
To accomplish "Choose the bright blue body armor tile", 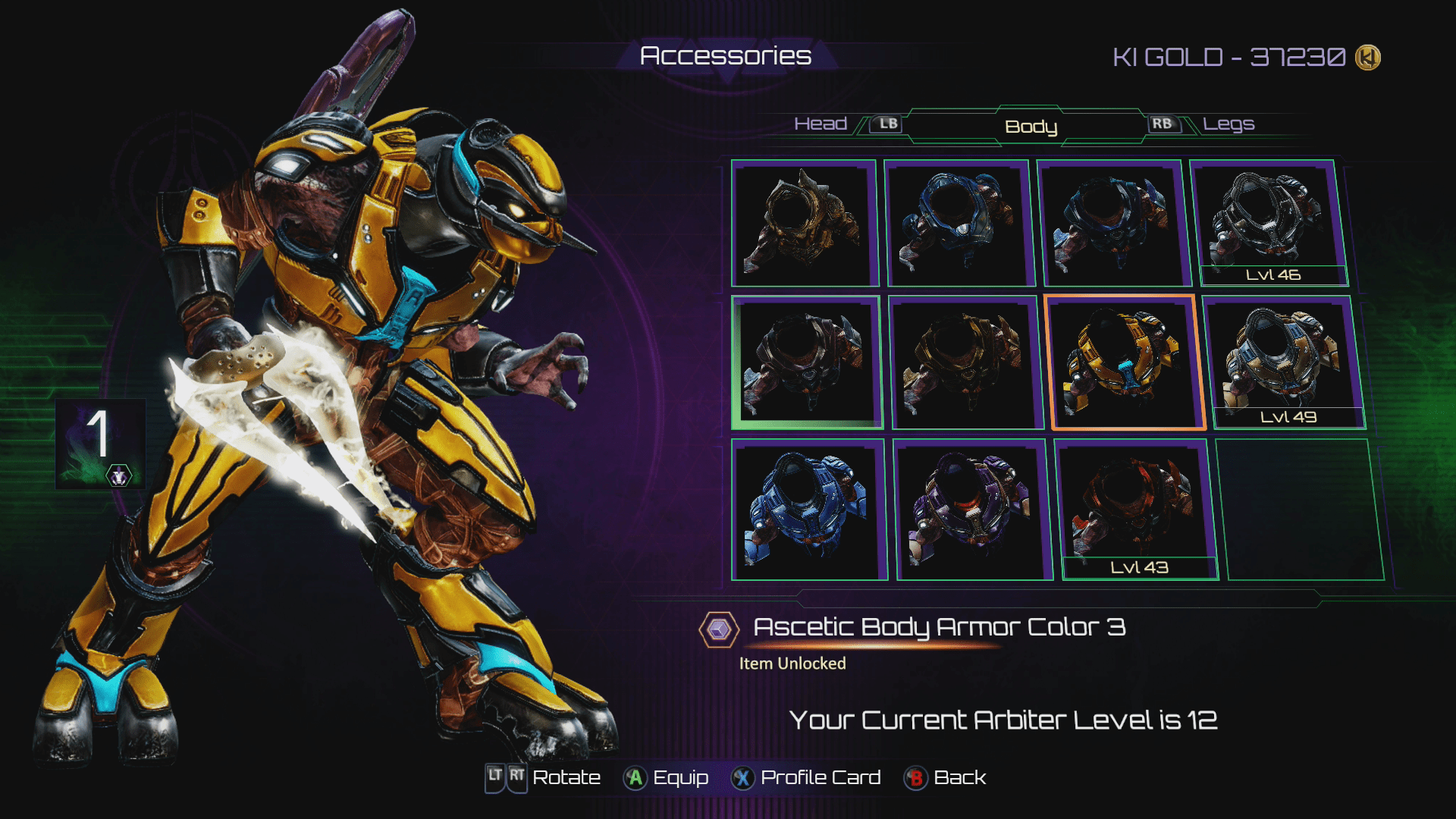I will [x=808, y=510].
